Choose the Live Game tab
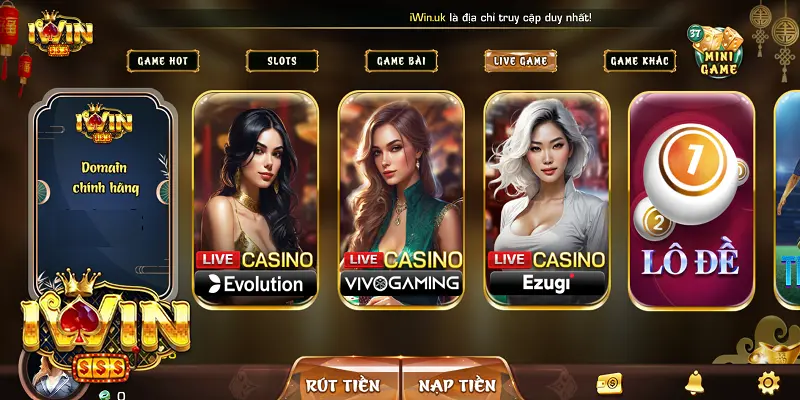 521,61
